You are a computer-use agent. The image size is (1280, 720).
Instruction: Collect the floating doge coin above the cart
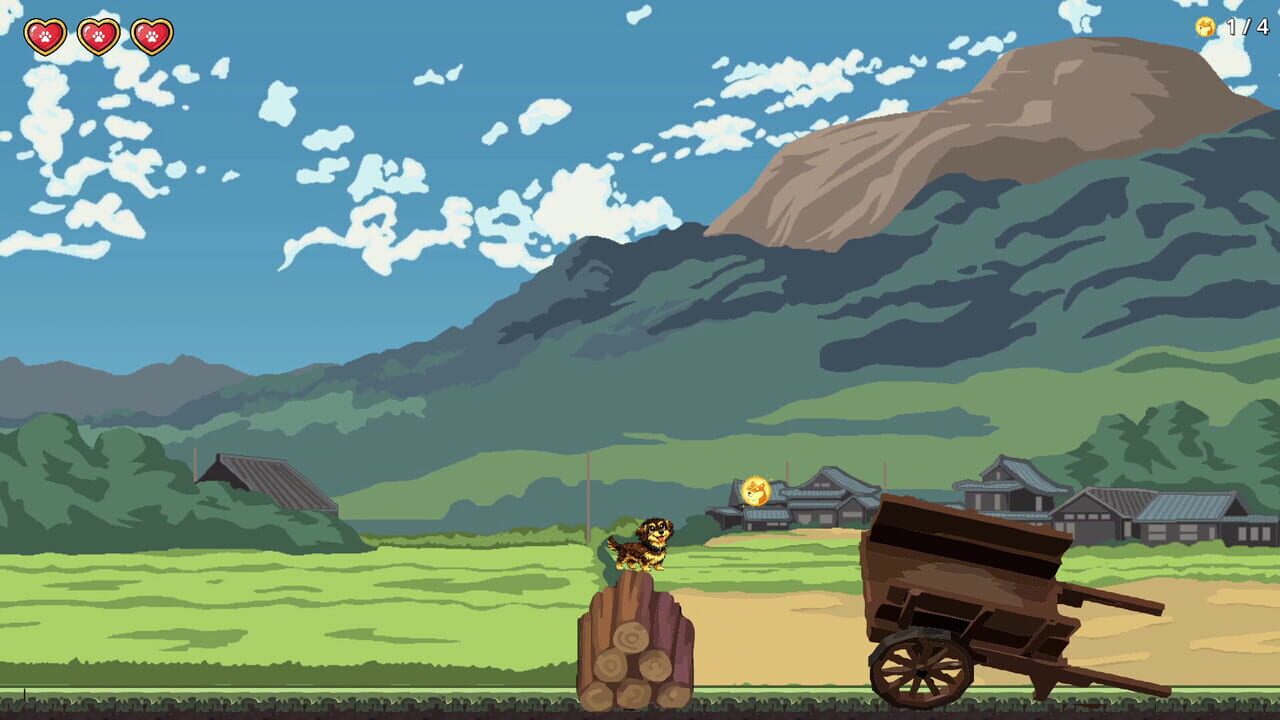click(x=755, y=490)
